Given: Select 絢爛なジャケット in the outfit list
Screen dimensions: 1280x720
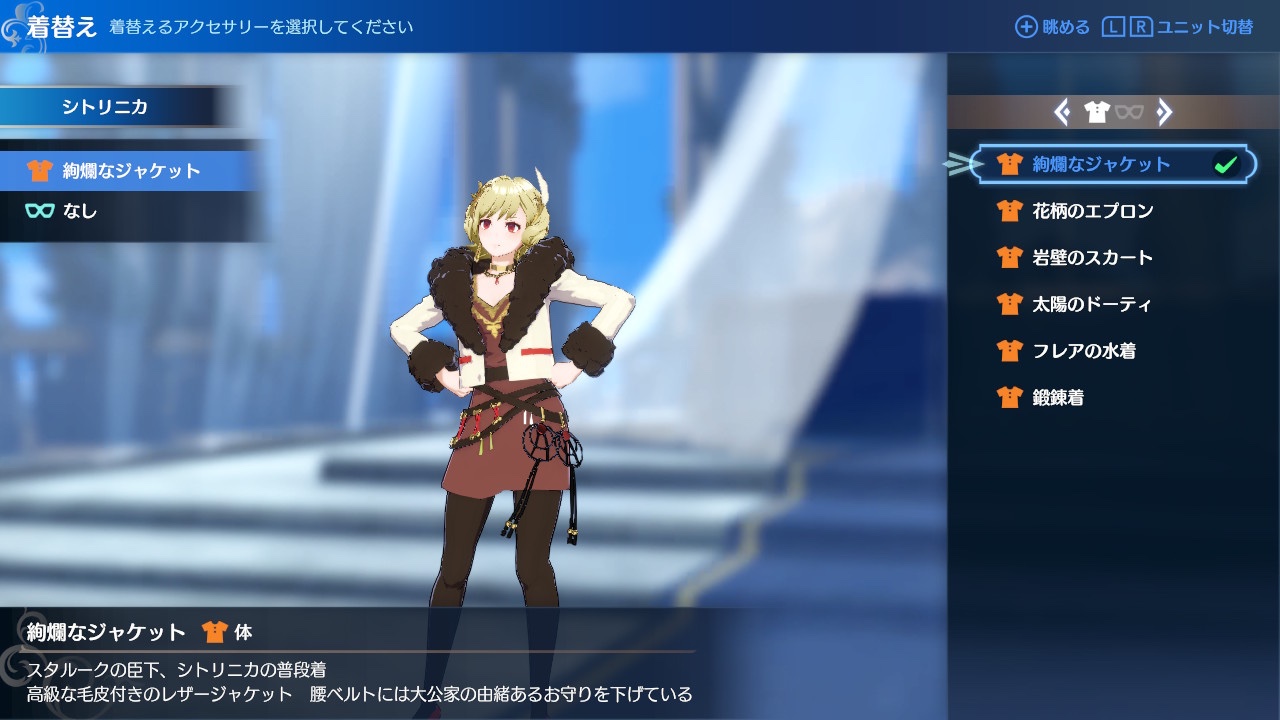Looking at the screenshot, I should pyautogui.click(x=1100, y=165).
